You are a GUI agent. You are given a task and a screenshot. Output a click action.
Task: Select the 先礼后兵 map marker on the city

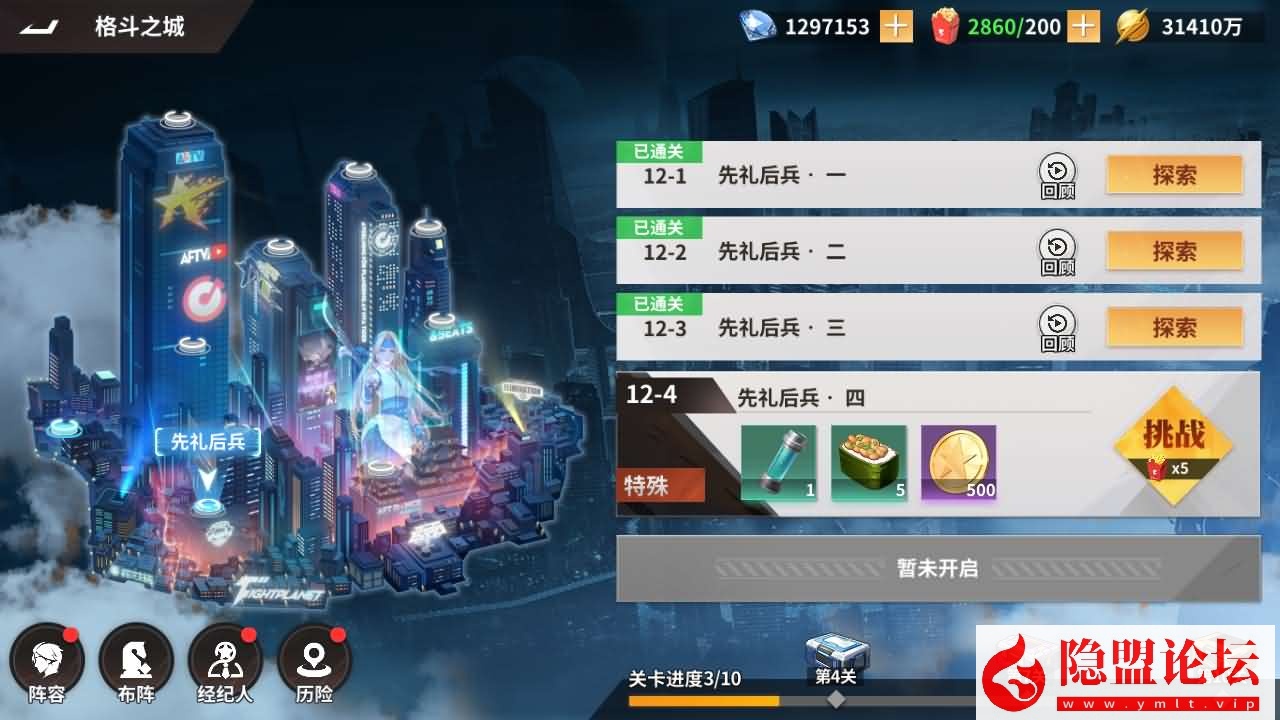pos(208,440)
